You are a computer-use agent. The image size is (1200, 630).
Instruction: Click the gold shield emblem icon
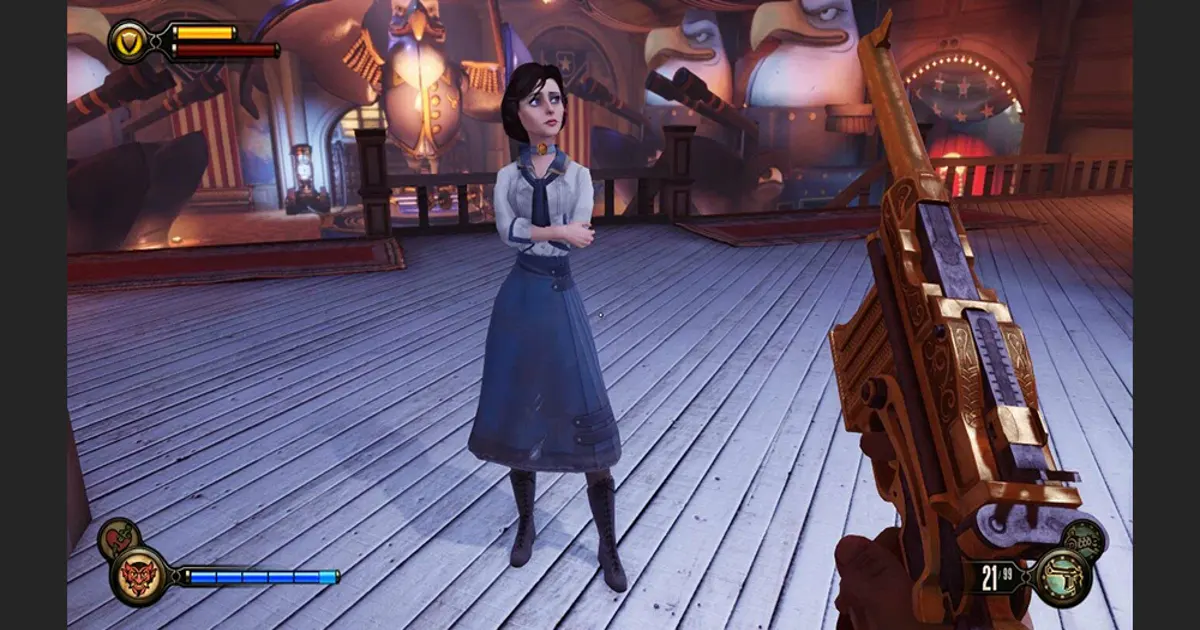pyautogui.click(x=129, y=41)
